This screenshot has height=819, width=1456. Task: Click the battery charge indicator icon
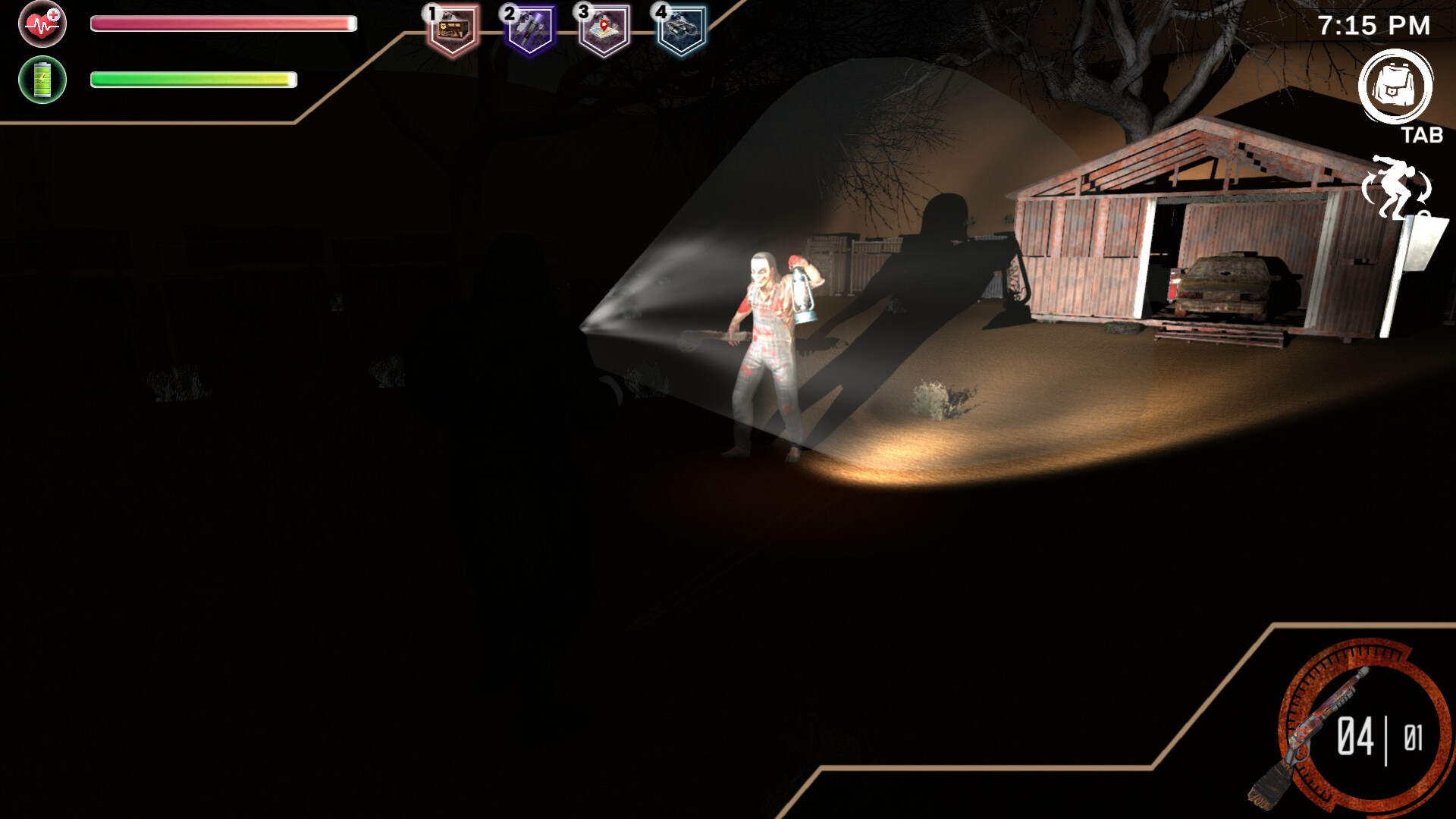coord(43,78)
